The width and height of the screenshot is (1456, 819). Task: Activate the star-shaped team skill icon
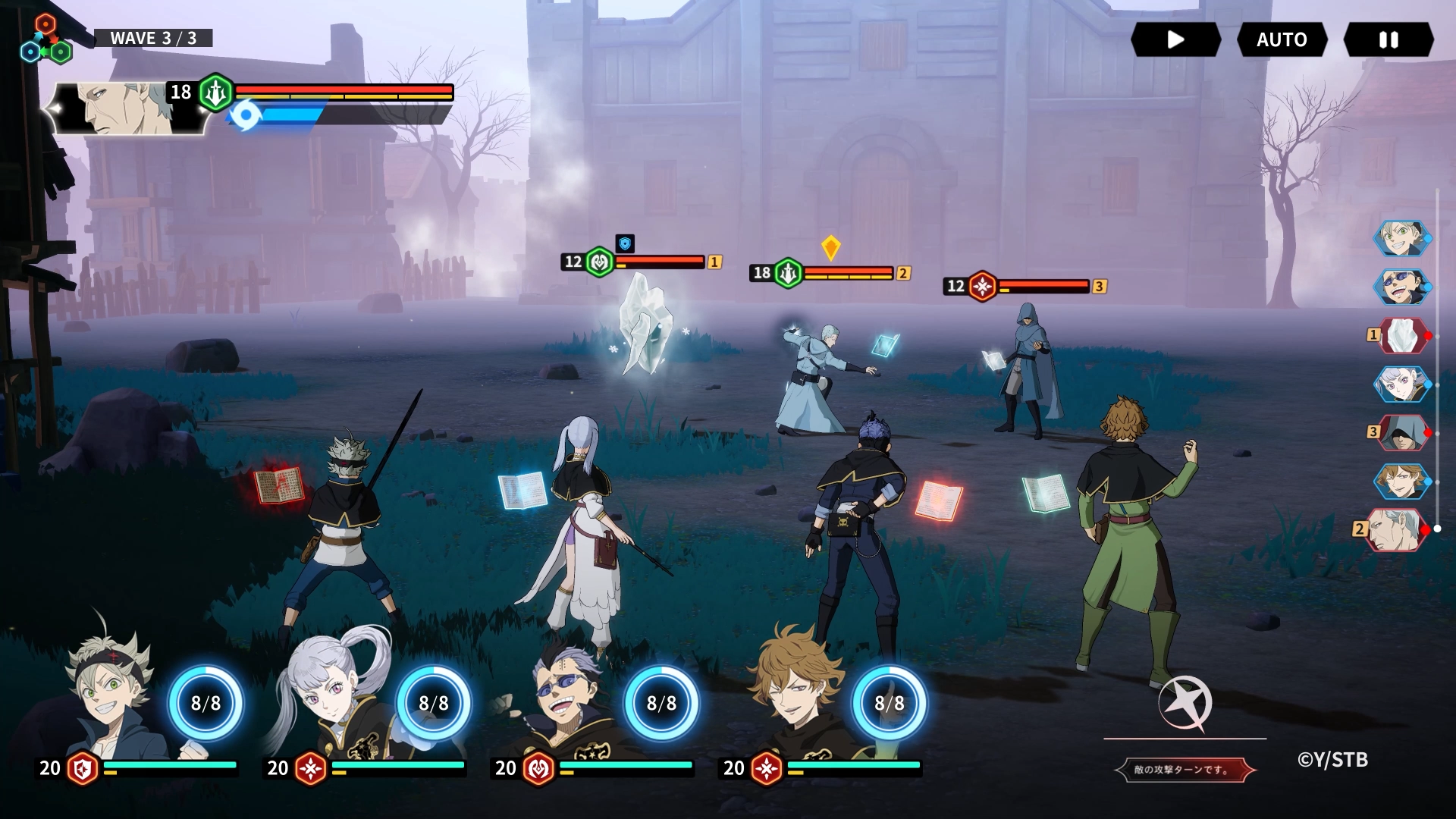(1185, 704)
